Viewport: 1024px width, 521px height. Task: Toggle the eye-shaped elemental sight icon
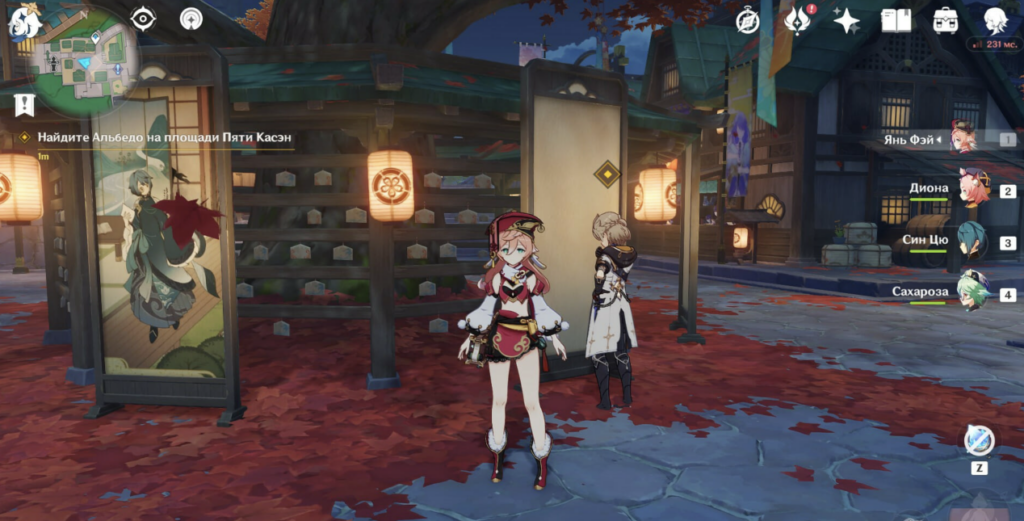(x=144, y=19)
